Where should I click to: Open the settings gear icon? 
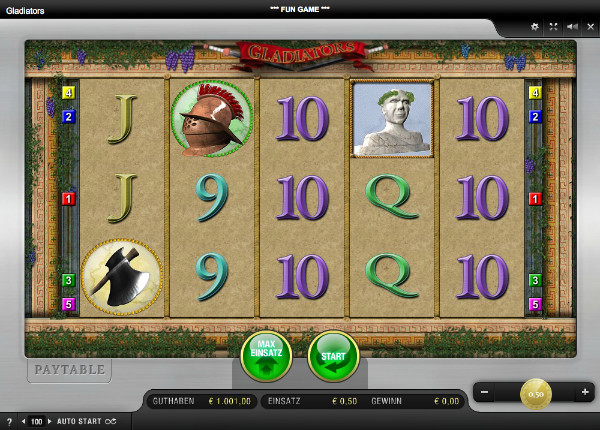coord(534,26)
